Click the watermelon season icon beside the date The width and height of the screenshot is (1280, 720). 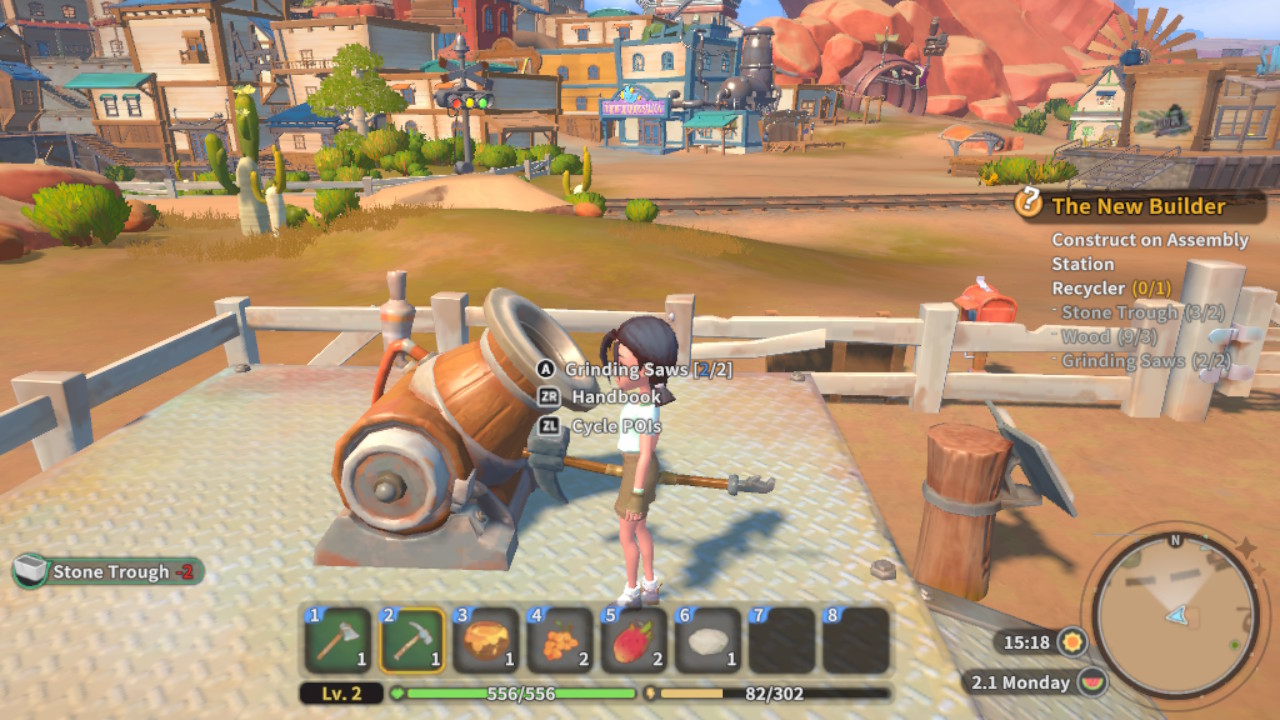click(1093, 683)
